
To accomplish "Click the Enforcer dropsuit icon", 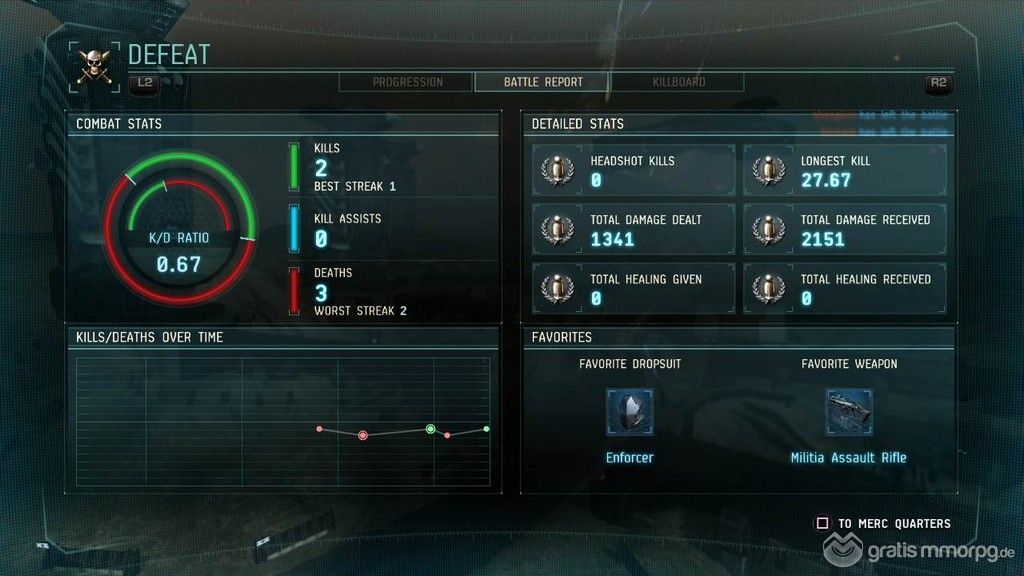I will click(630, 412).
